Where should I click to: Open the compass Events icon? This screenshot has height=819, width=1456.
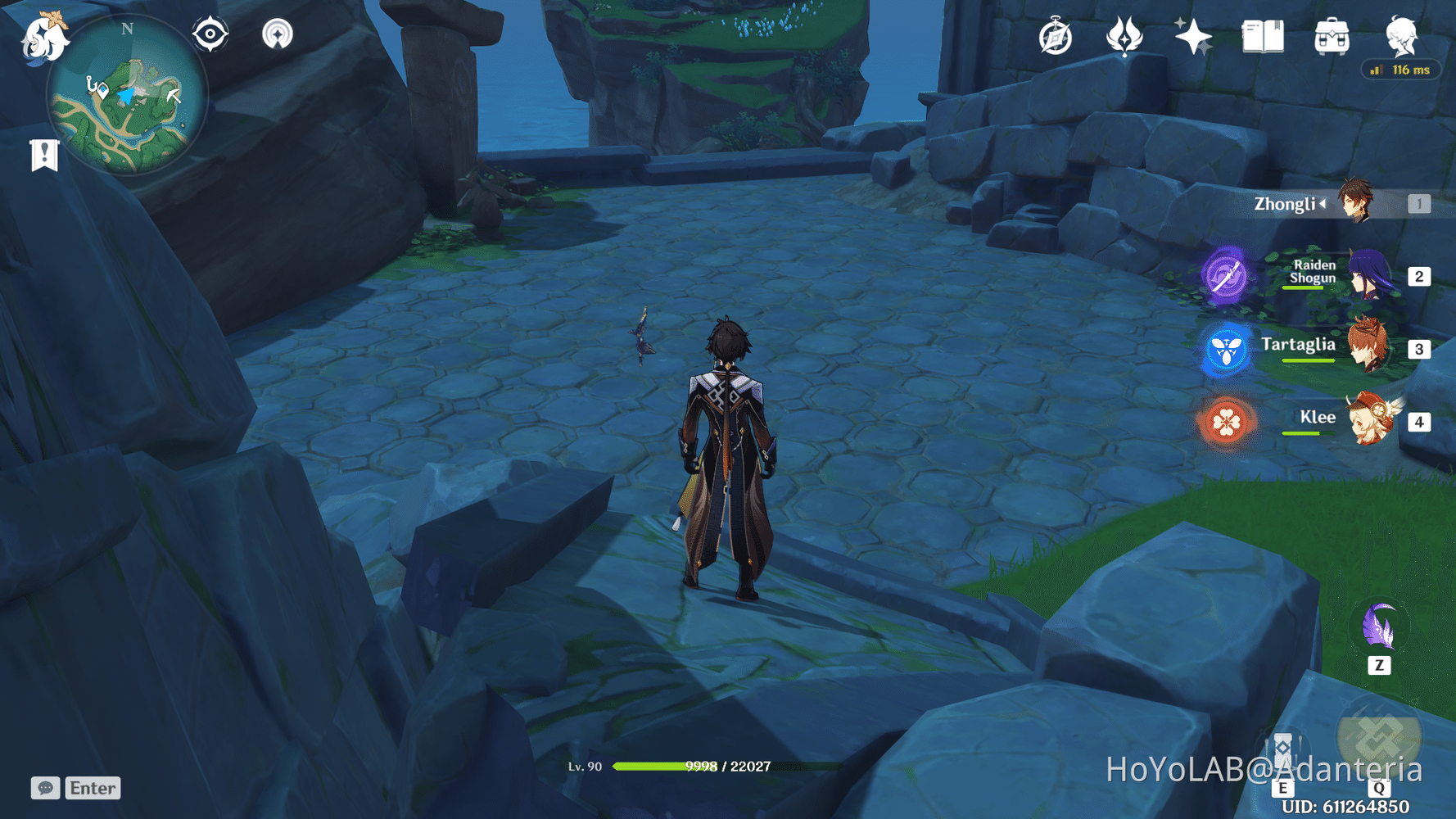(1056, 38)
